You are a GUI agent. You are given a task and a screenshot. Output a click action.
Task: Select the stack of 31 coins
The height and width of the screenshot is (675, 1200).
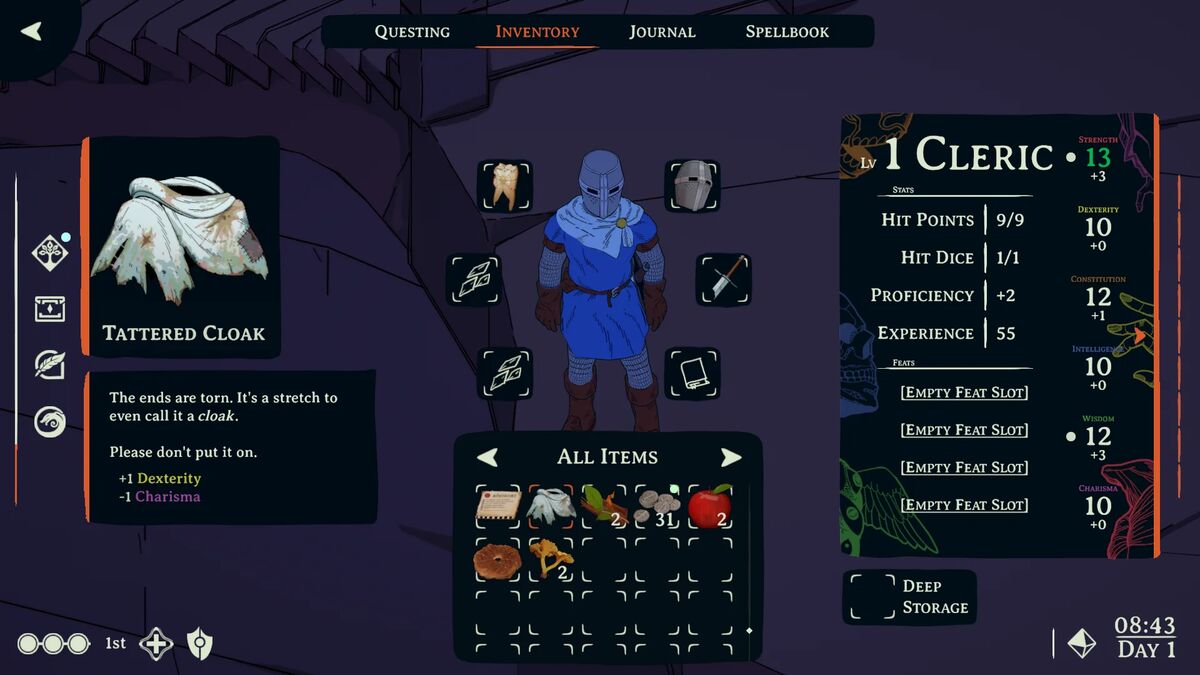pyautogui.click(x=657, y=506)
